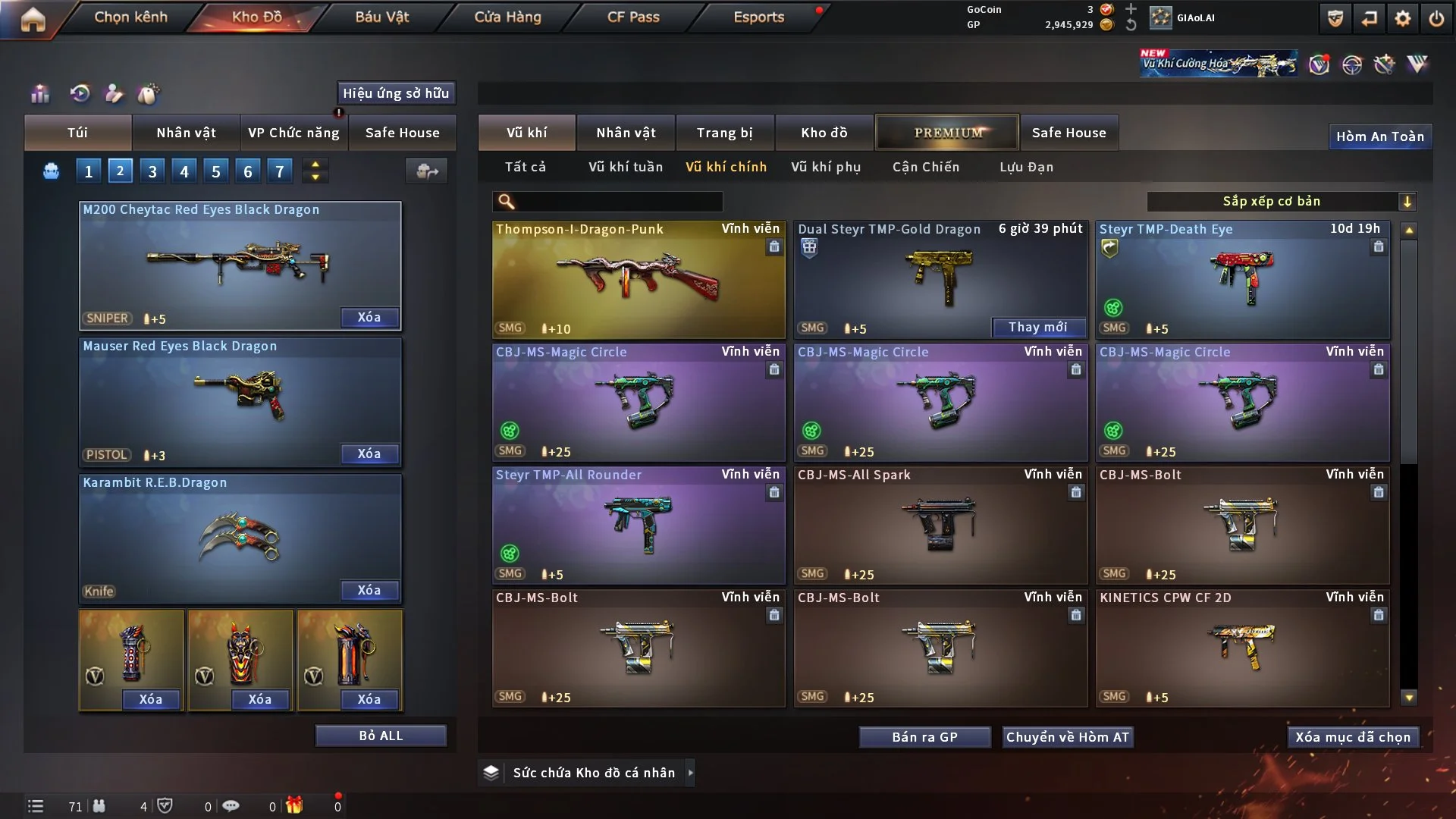This screenshot has width=1456, height=819.
Task: Open the Cửa Hàng shop menu
Action: 507,17
